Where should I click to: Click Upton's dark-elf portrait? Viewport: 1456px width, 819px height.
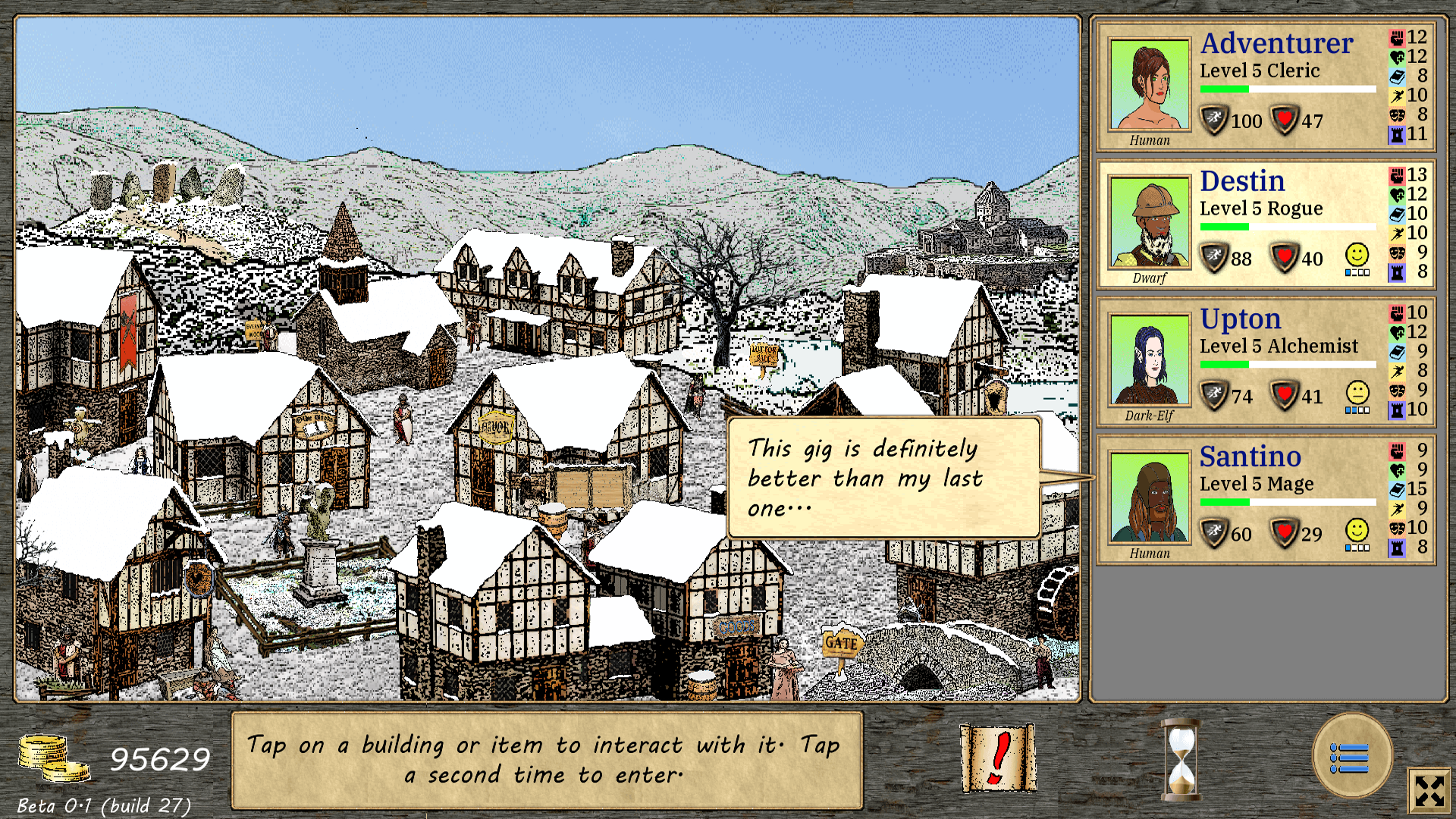(x=1149, y=360)
